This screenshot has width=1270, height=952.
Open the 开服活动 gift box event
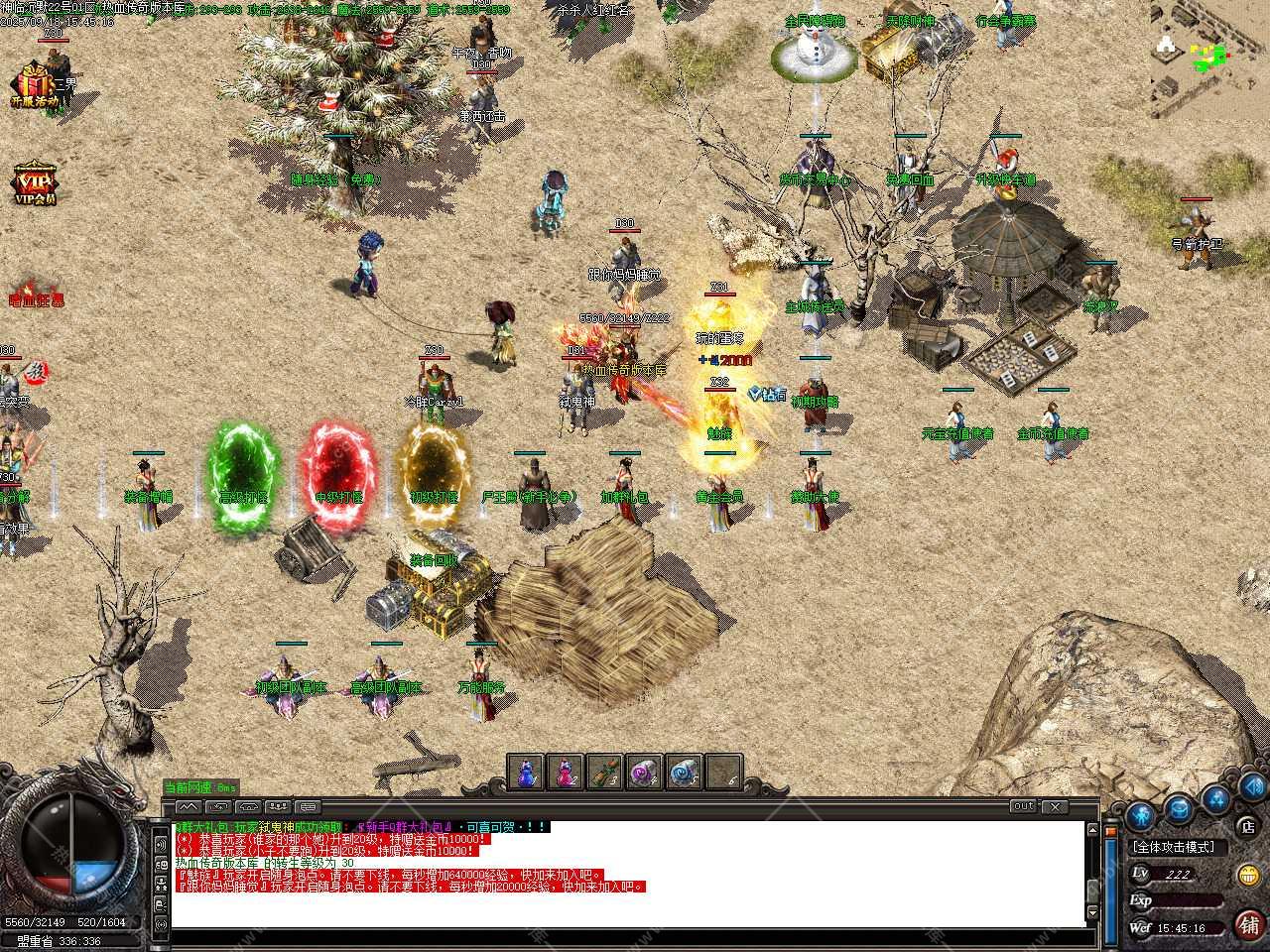[33, 83]
